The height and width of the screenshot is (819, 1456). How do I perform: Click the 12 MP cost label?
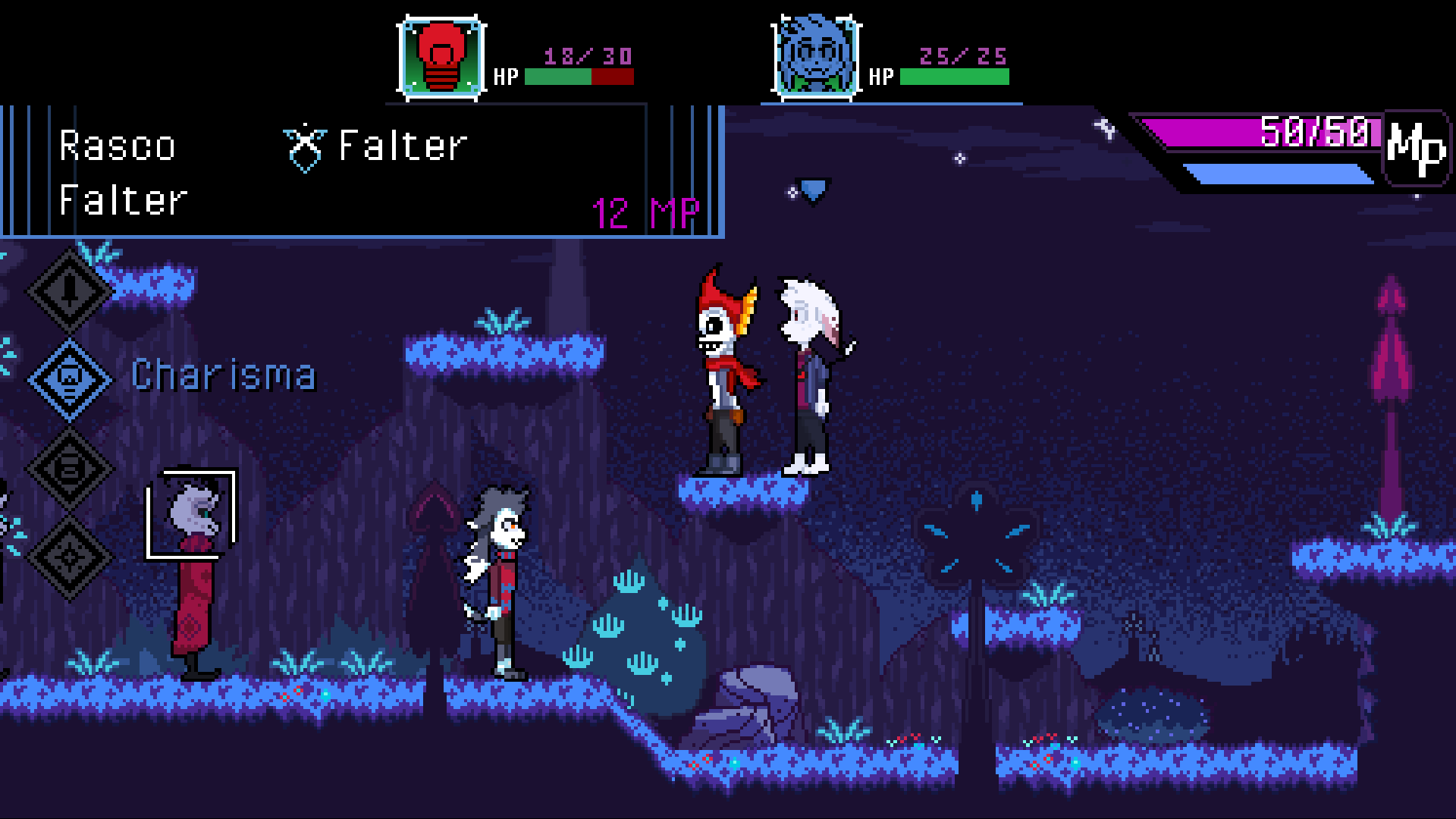pyautogui.click(x=645, y=213)
